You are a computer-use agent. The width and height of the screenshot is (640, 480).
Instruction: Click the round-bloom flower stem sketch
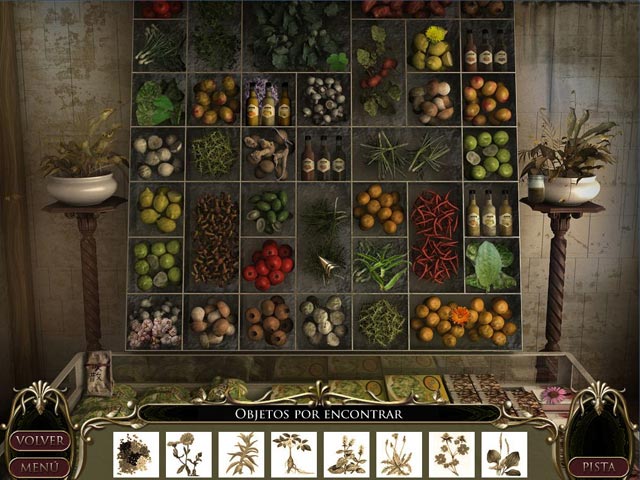pos(189,454)
